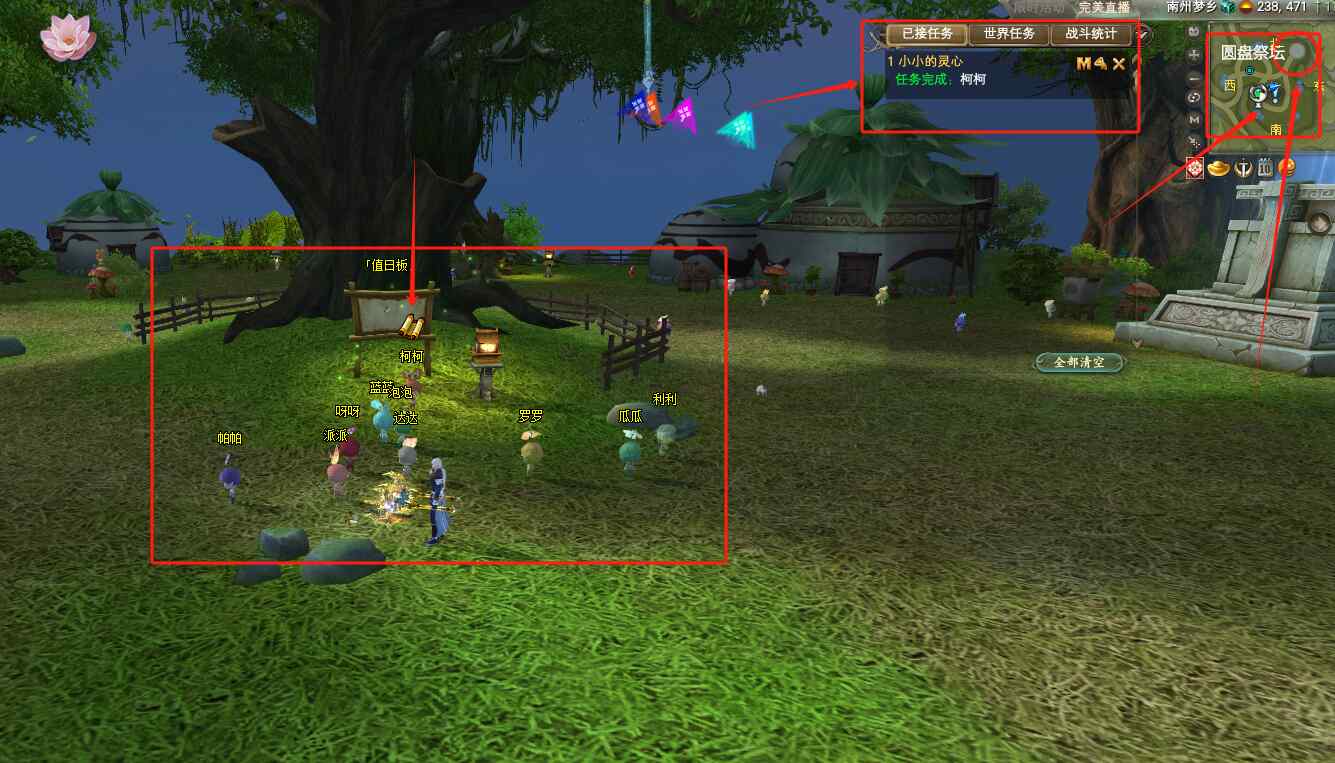Viewport: 1335px width, 763px height.
Task: Show the 战斗统计 tab
Action: pyautogui.click(x=1091, y=34)
